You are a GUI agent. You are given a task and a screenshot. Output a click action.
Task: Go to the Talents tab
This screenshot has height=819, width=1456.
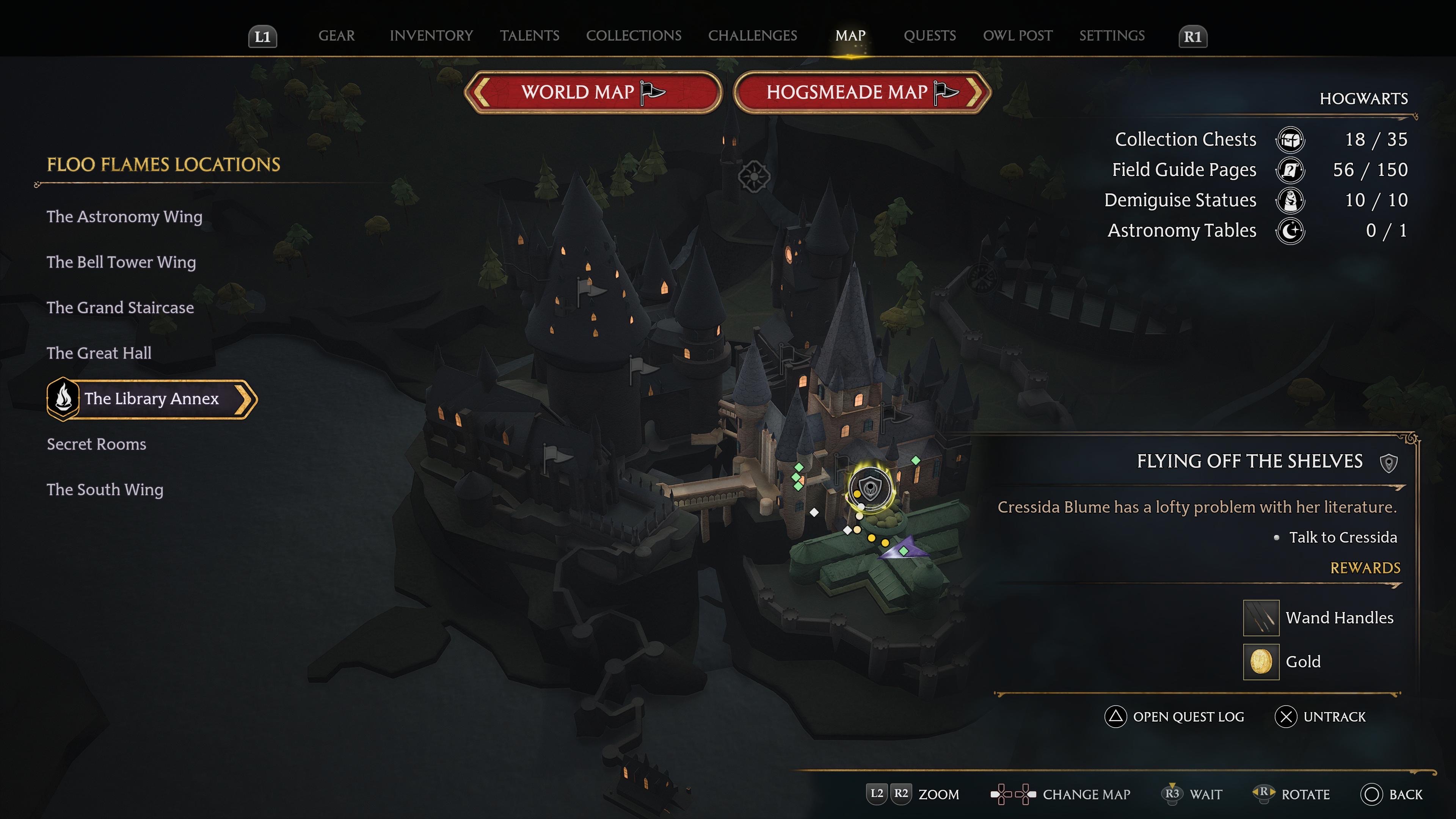click(x=530, y=36)
